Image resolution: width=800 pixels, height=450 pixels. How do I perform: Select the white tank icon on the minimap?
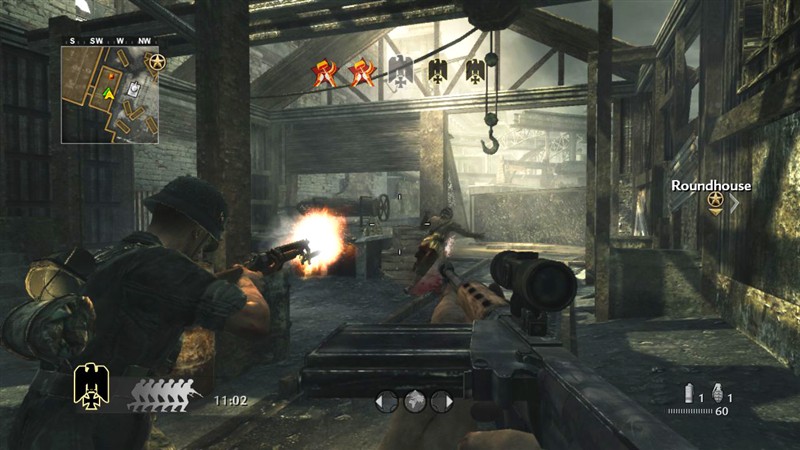click(132, 90)
